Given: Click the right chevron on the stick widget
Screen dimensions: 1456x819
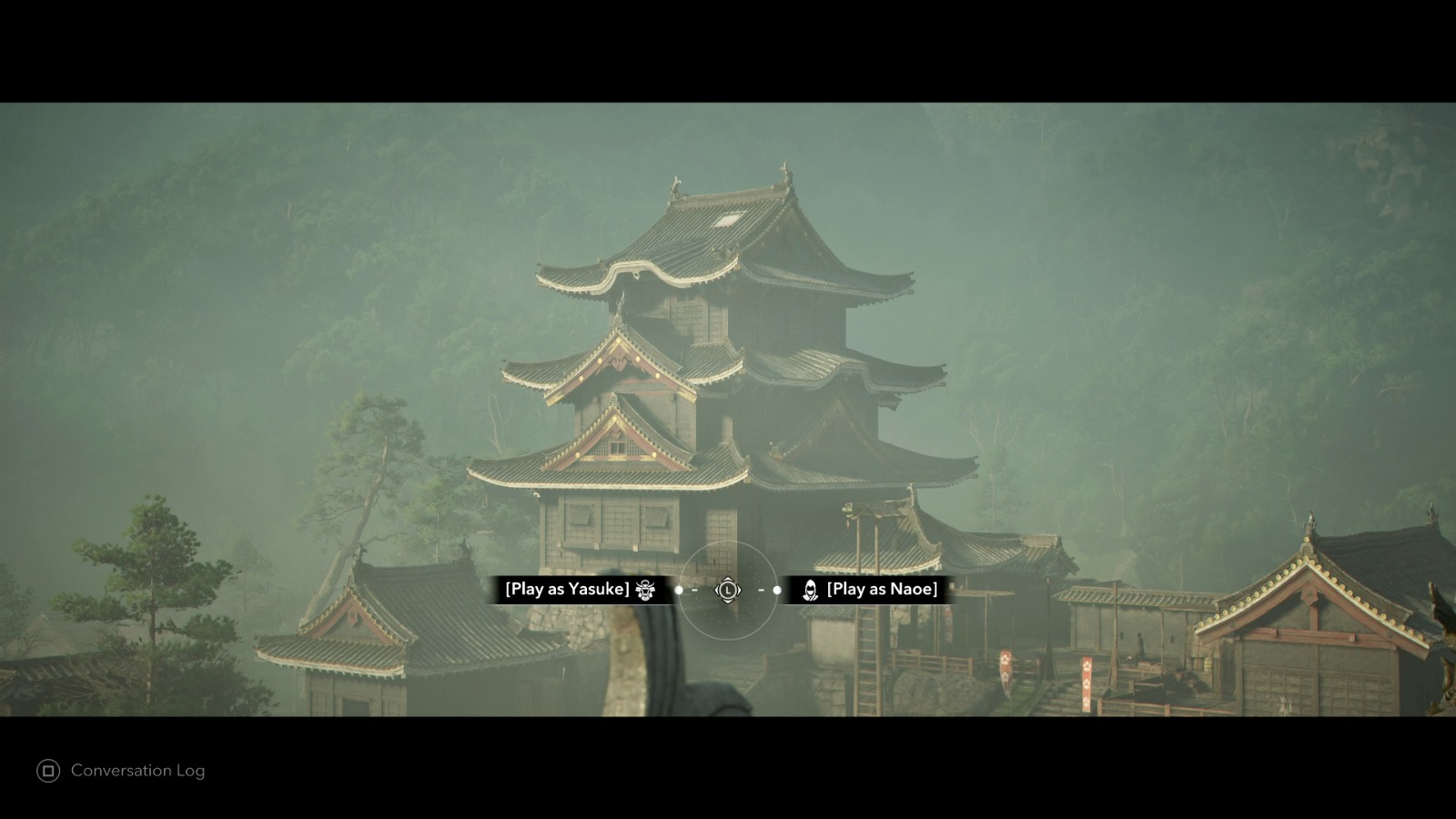Looking at the screenshot, I should [x=740, y=591].
